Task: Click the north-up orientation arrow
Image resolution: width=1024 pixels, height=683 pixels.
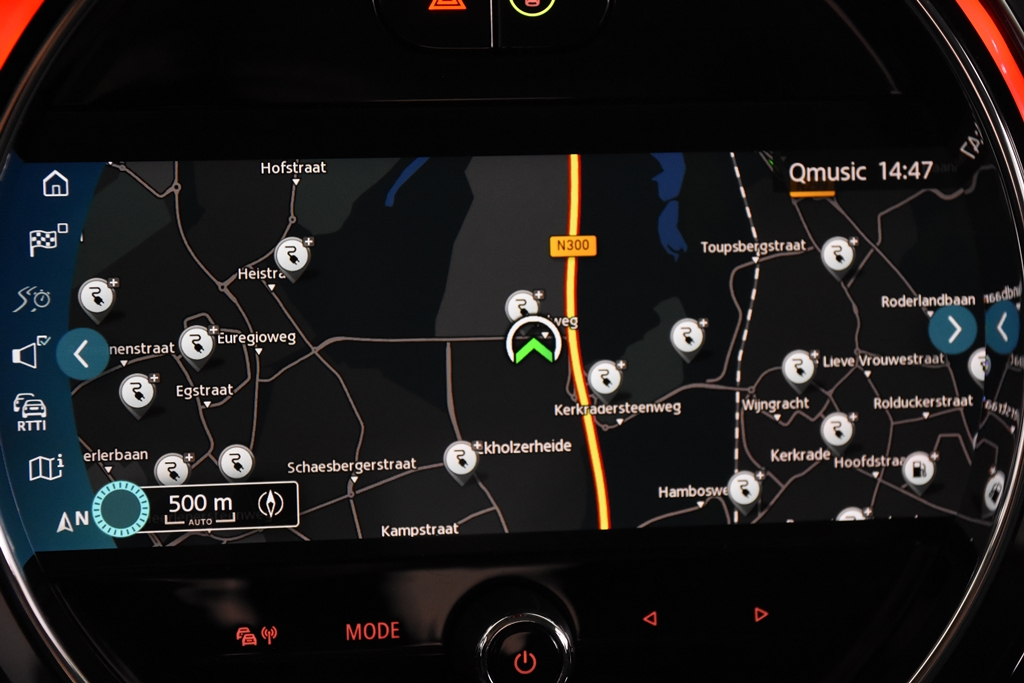Action: 71,520
